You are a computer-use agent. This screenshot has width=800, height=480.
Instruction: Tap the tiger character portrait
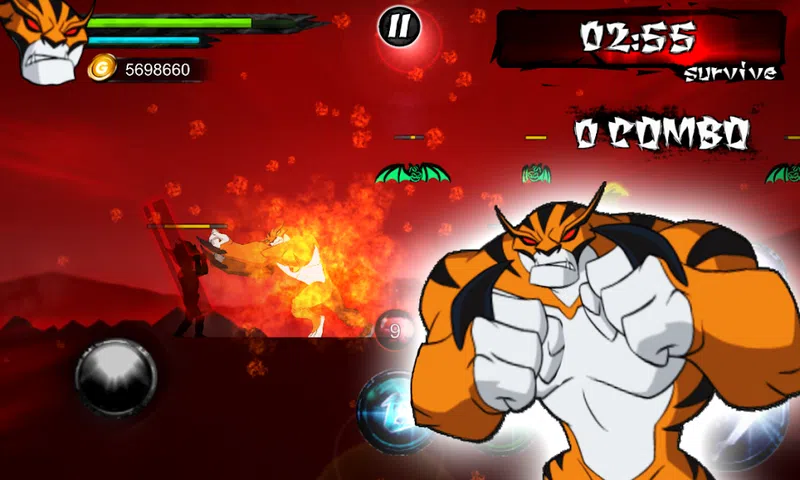(x=44, y=40)
